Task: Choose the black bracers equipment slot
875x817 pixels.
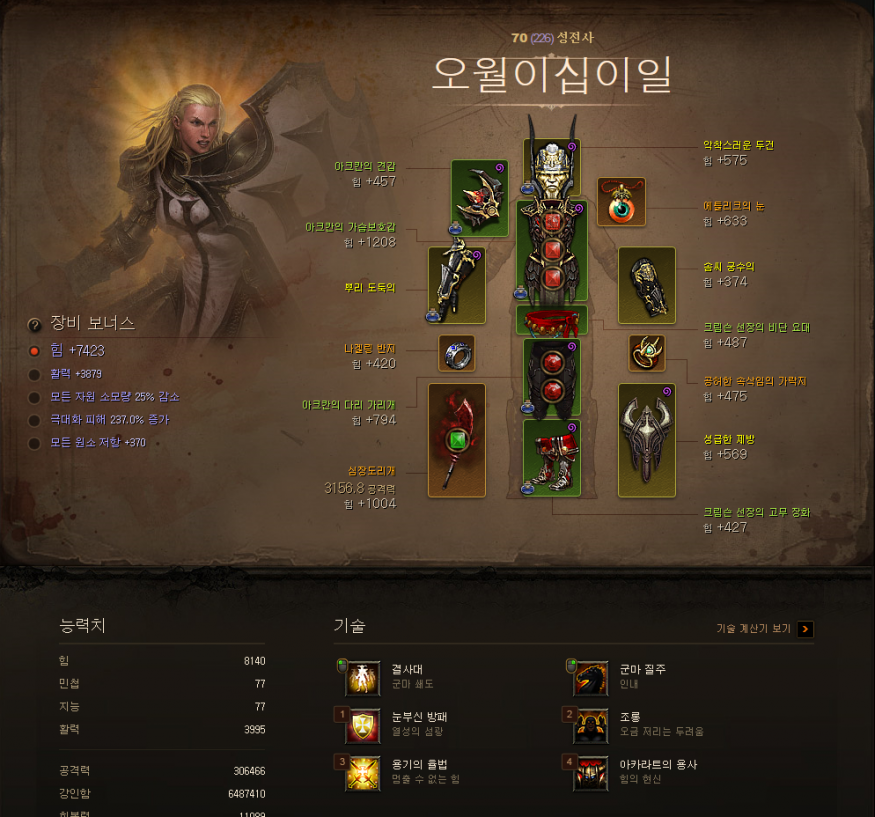Action: point(646,285)
